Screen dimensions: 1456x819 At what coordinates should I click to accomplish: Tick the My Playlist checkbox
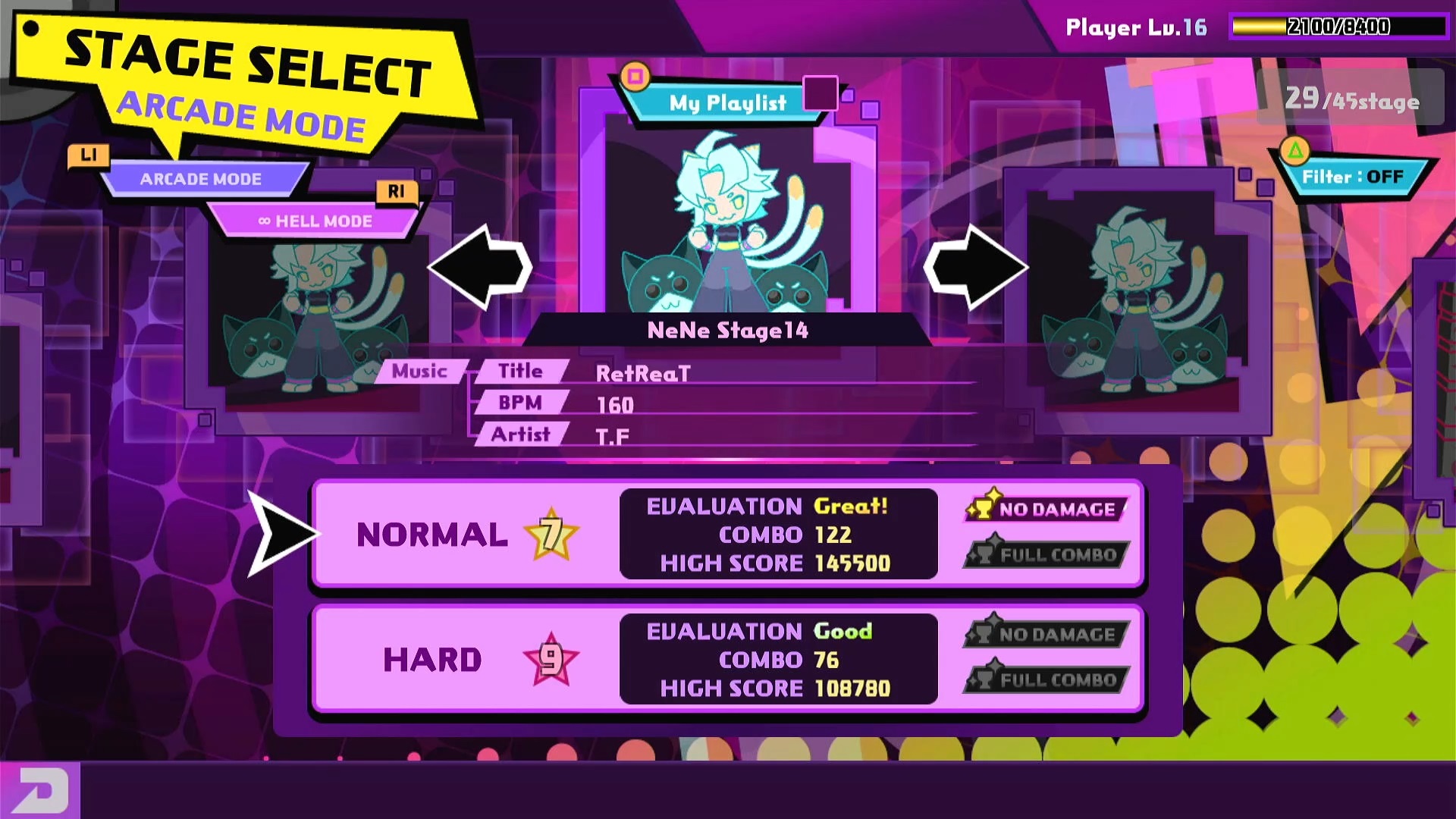click(820, 93)
